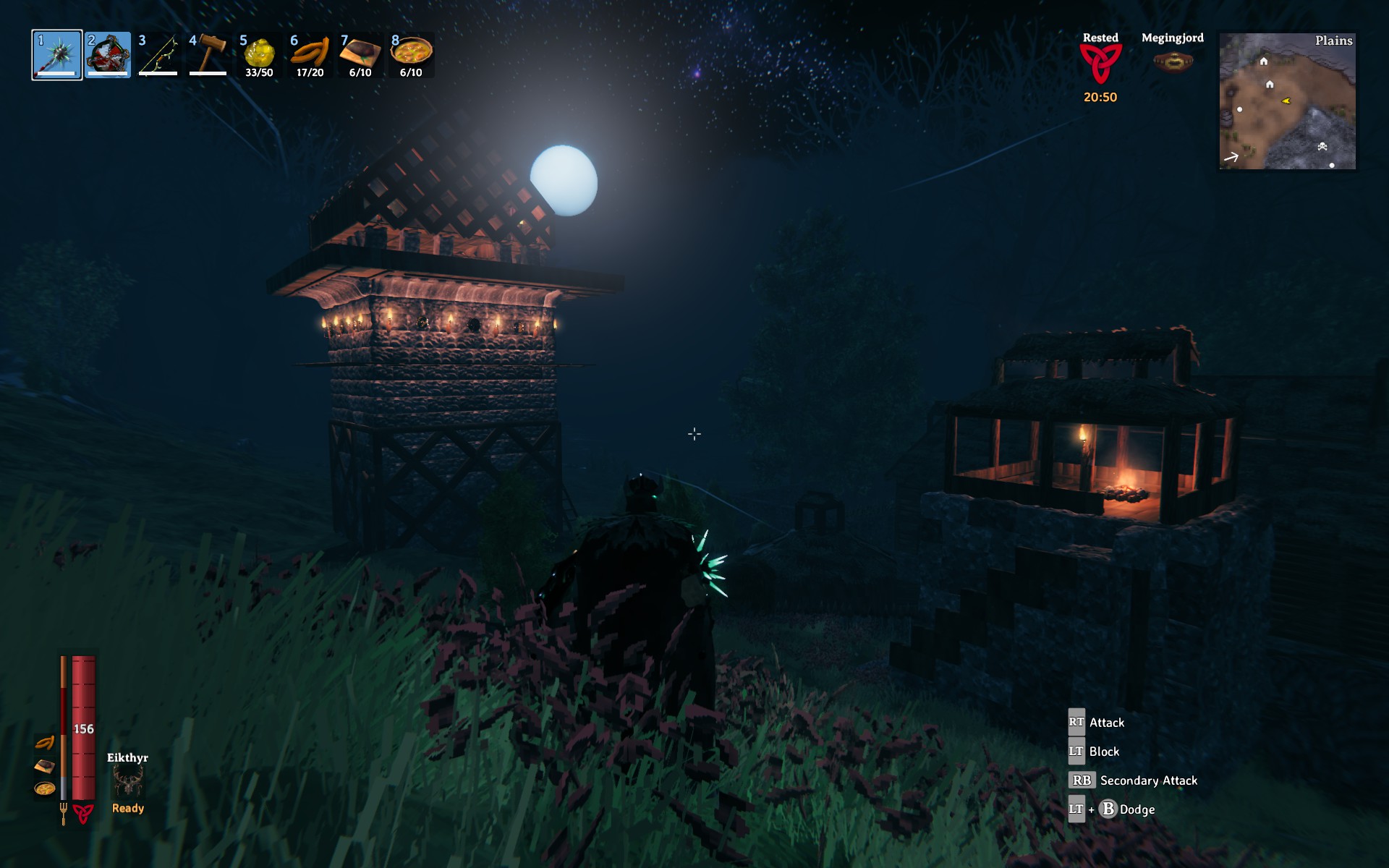Click the sausages food buff icon

45,743
